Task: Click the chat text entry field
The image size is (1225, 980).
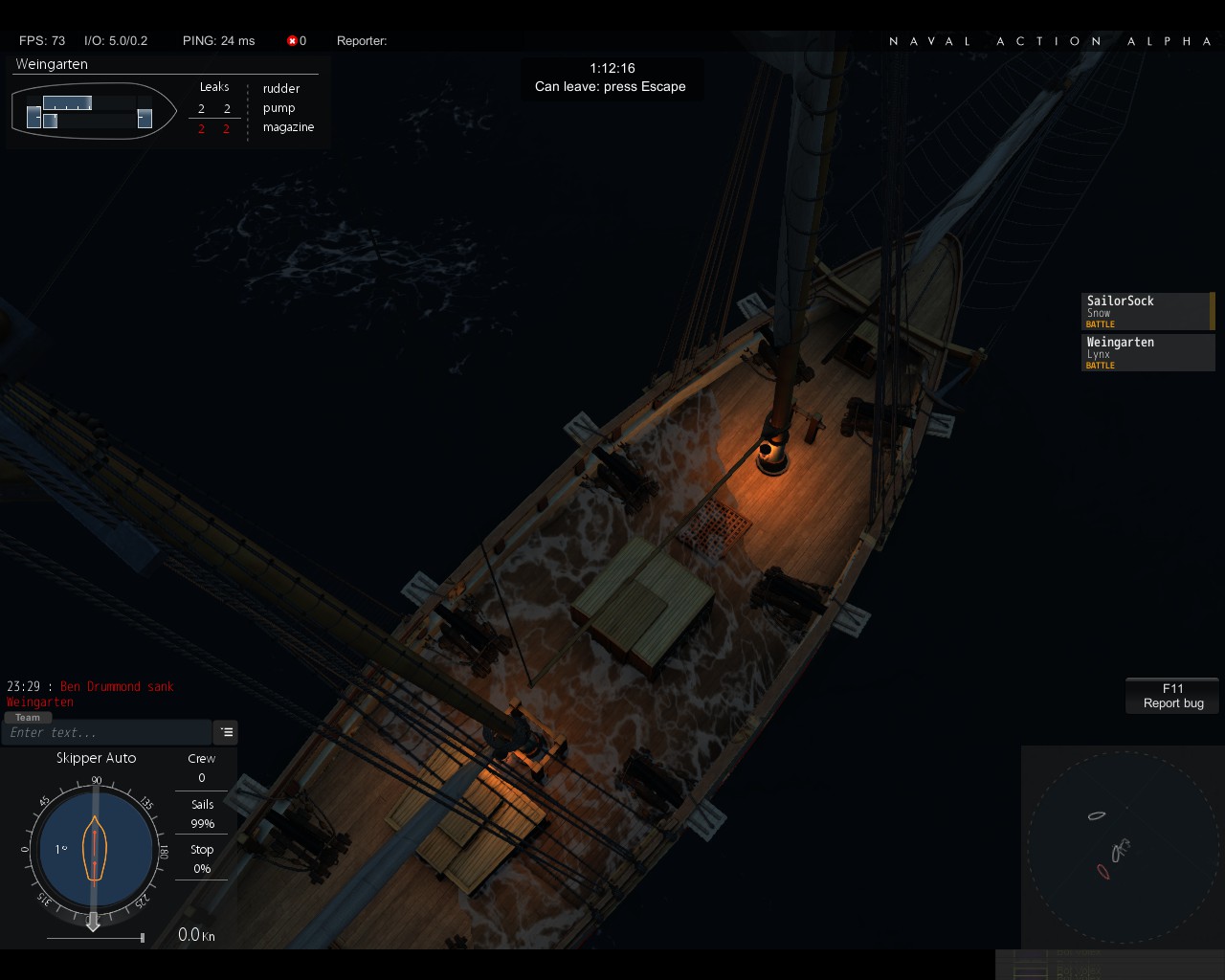Action: pos(105,733)
